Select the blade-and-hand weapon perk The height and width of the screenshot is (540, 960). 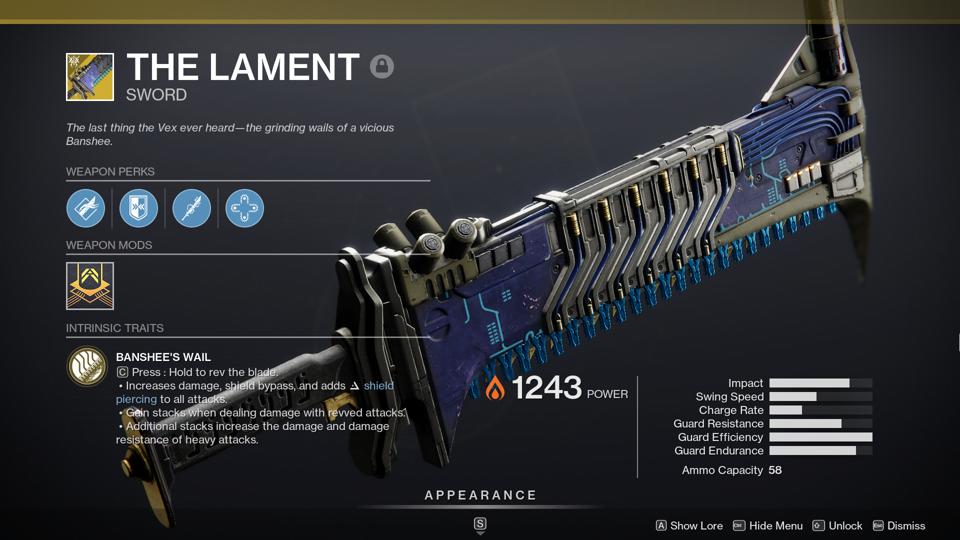click(85, 208)
